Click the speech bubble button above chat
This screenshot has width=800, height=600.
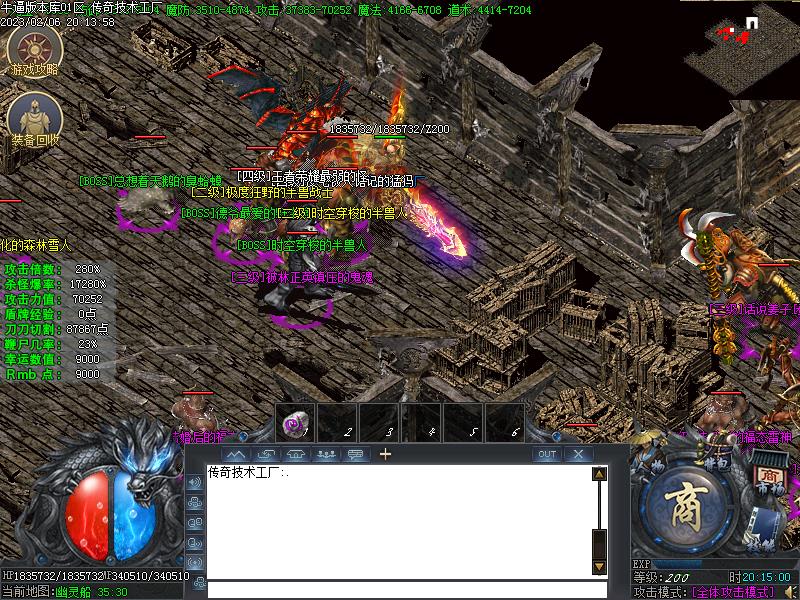[354, 454]
